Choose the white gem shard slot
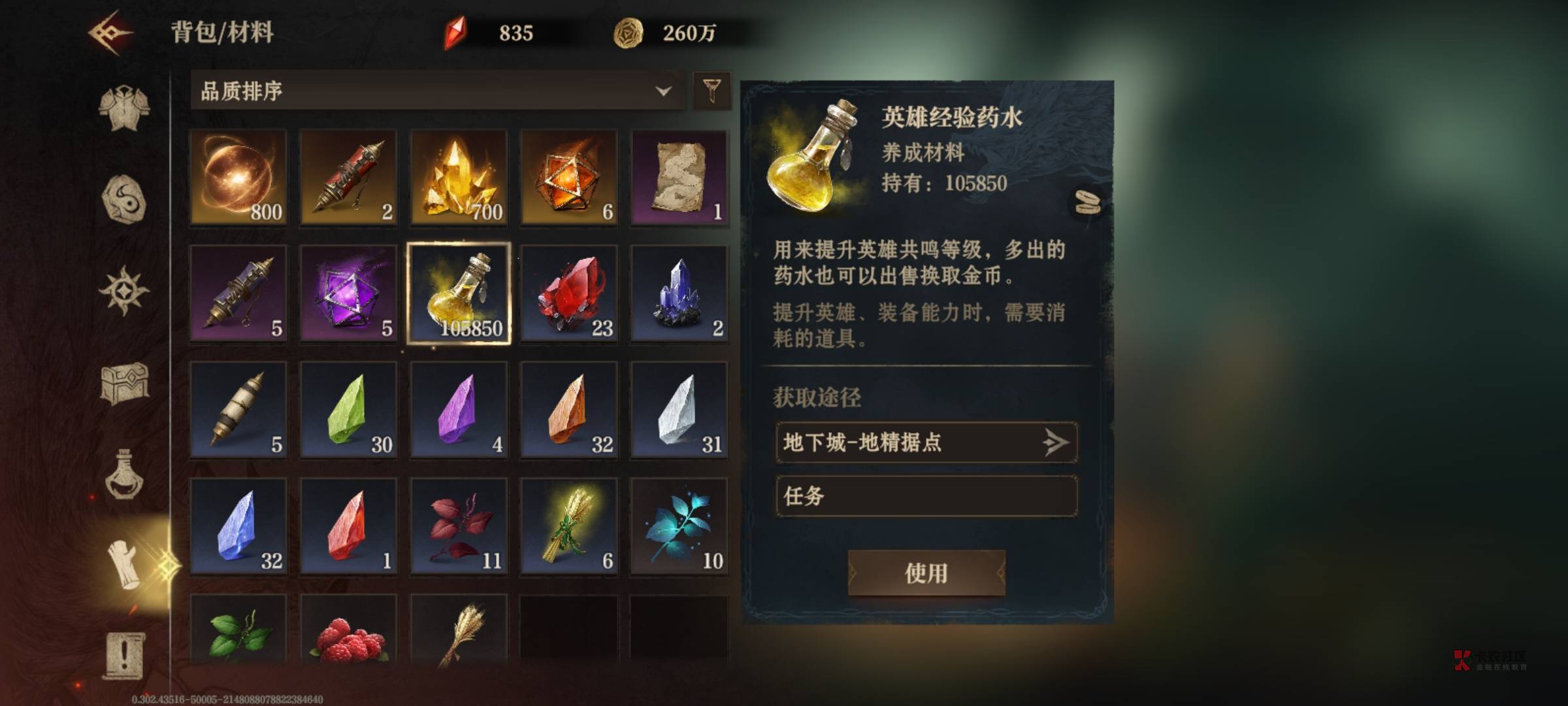Image resolution: width=1568 pixels, height=706 pixels. click(679, 410)
